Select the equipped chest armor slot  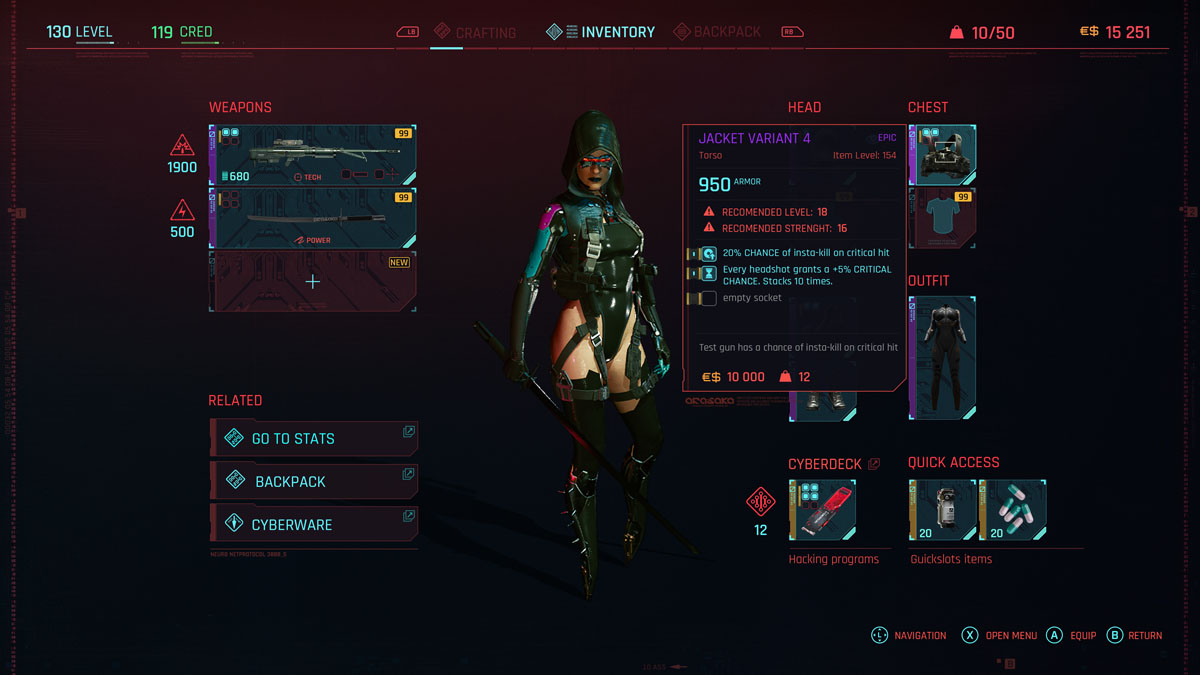[942, 155]
